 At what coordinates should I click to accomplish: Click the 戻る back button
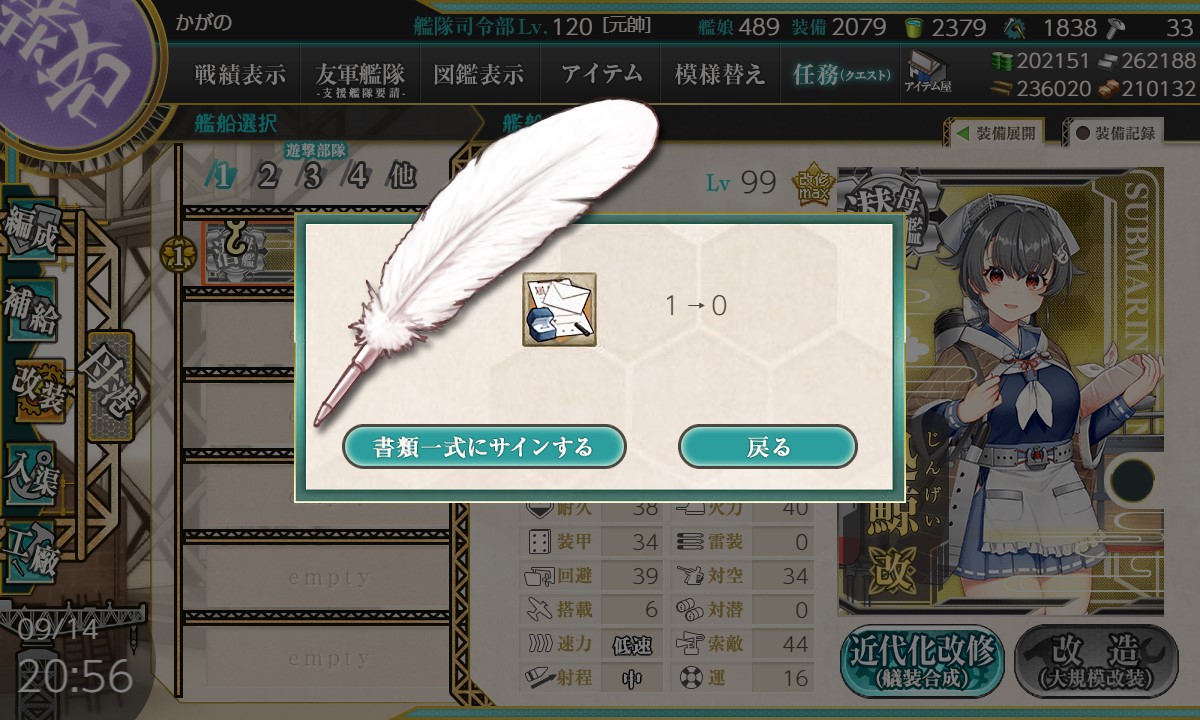click(767, 446)
